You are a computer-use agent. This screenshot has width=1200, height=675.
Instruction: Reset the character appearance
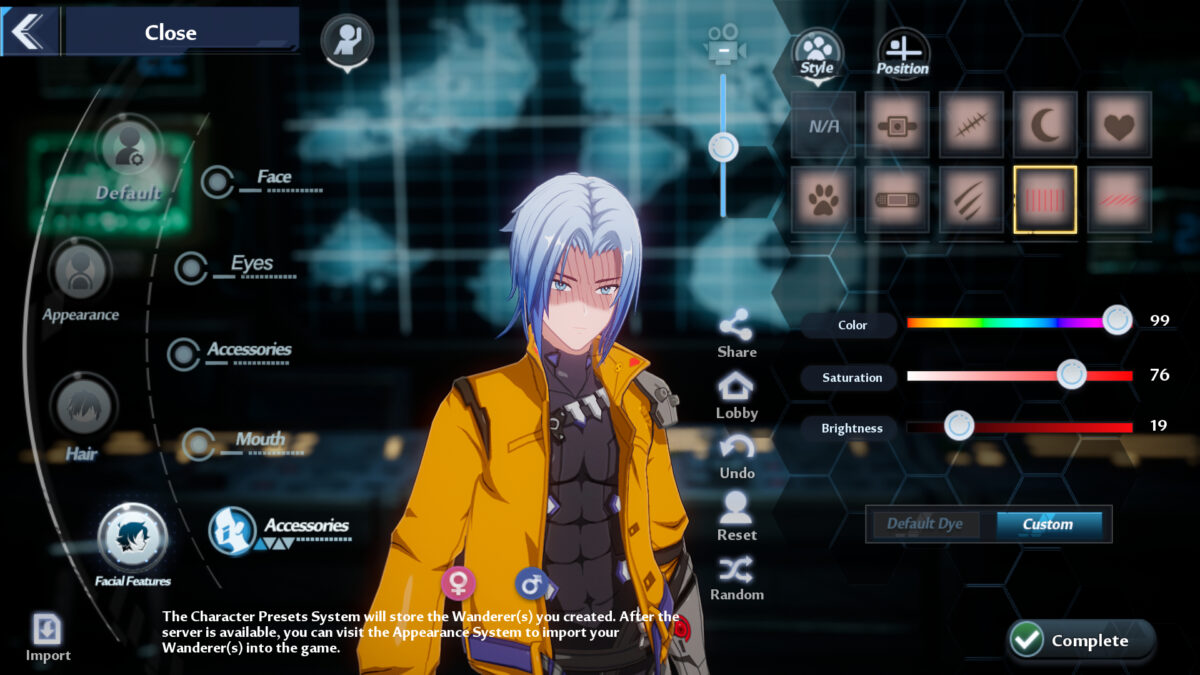pos(736,516)
